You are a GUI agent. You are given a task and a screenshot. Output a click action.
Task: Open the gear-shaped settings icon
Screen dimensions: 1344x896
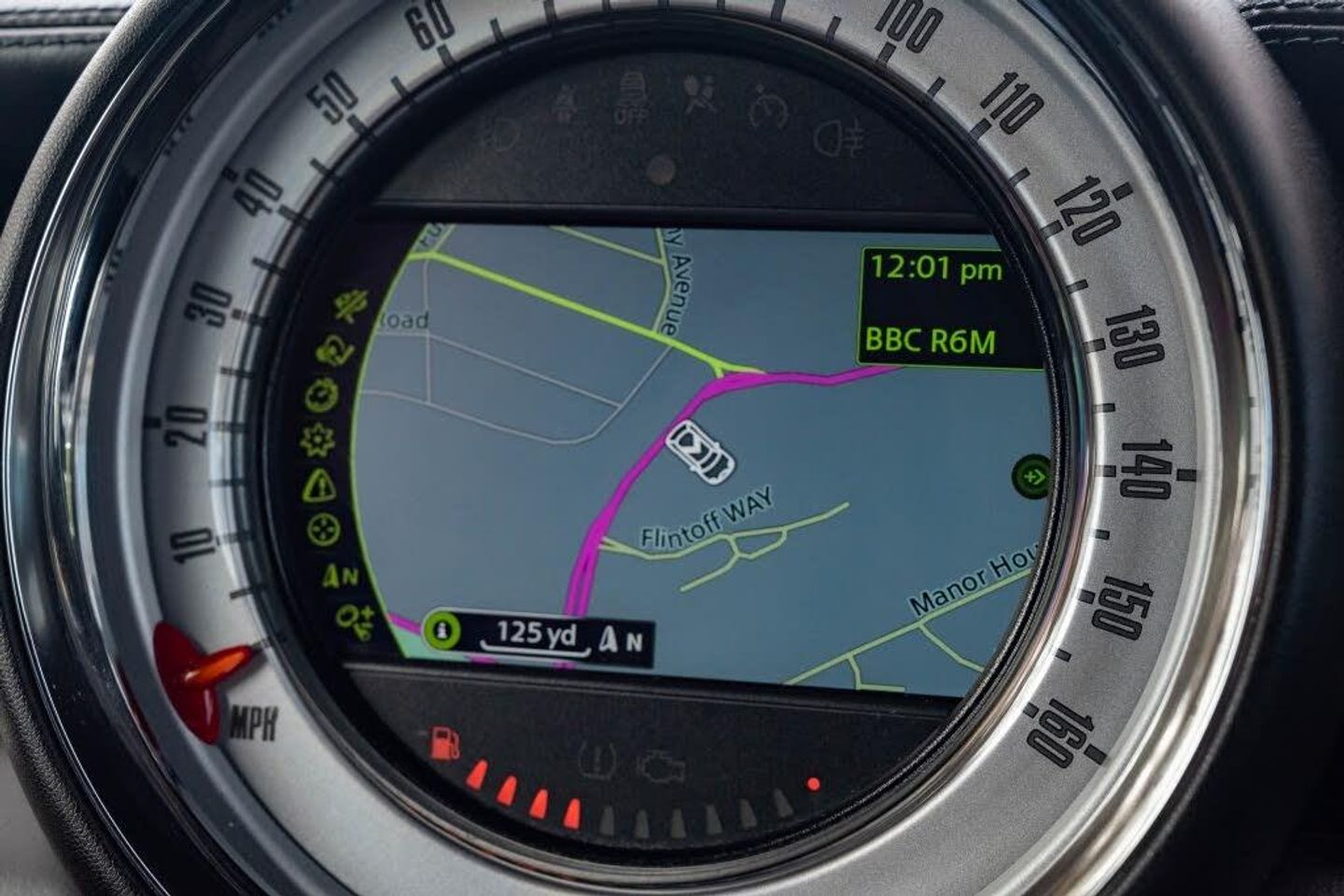point(319,439)
